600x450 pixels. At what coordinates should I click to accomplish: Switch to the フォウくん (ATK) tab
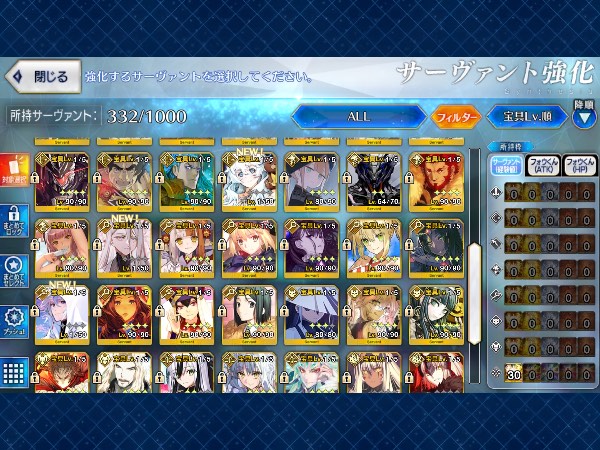click(543, 167)
